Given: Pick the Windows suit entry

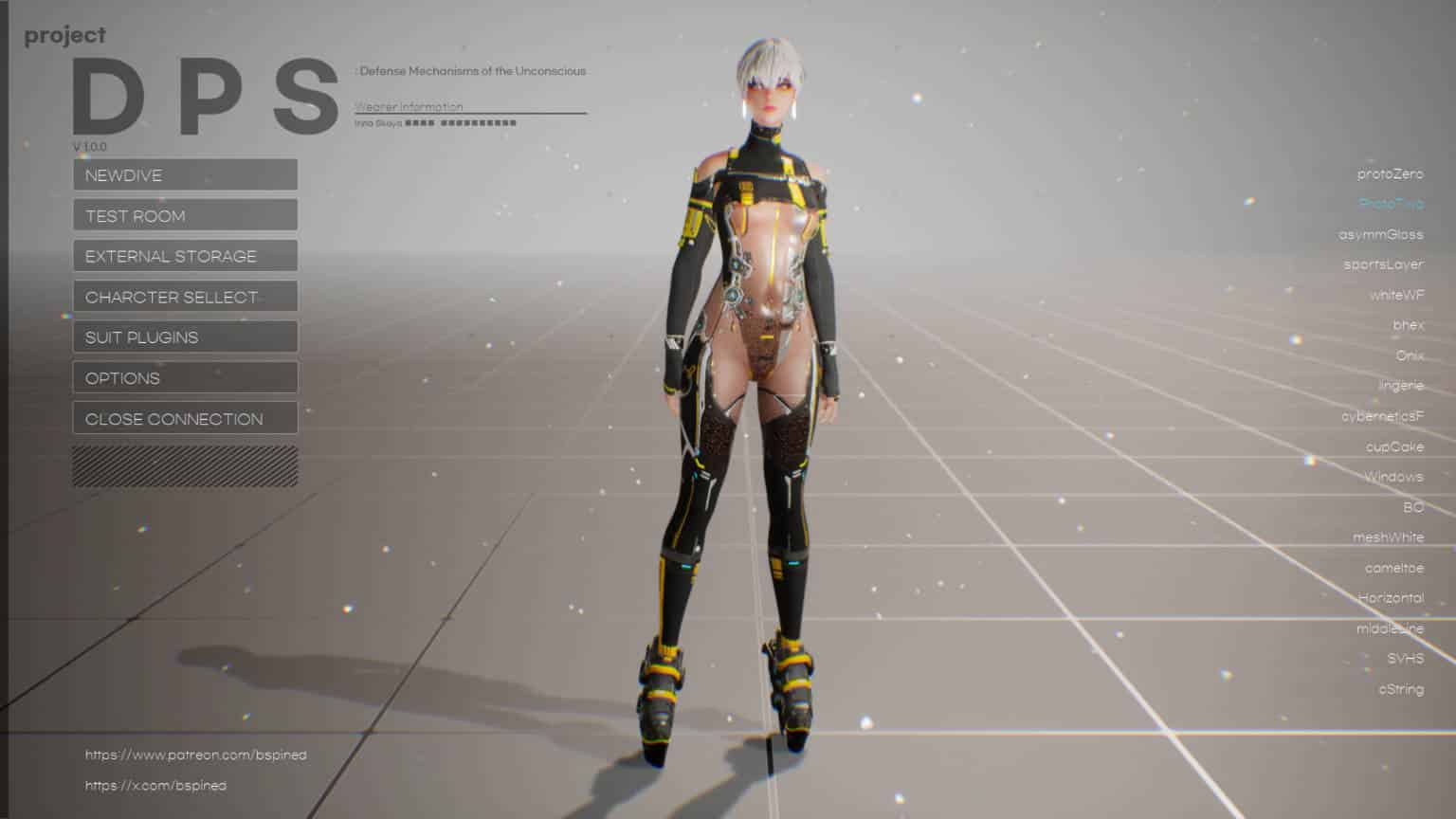Looking at the screenshot, I should point(1393,477).
